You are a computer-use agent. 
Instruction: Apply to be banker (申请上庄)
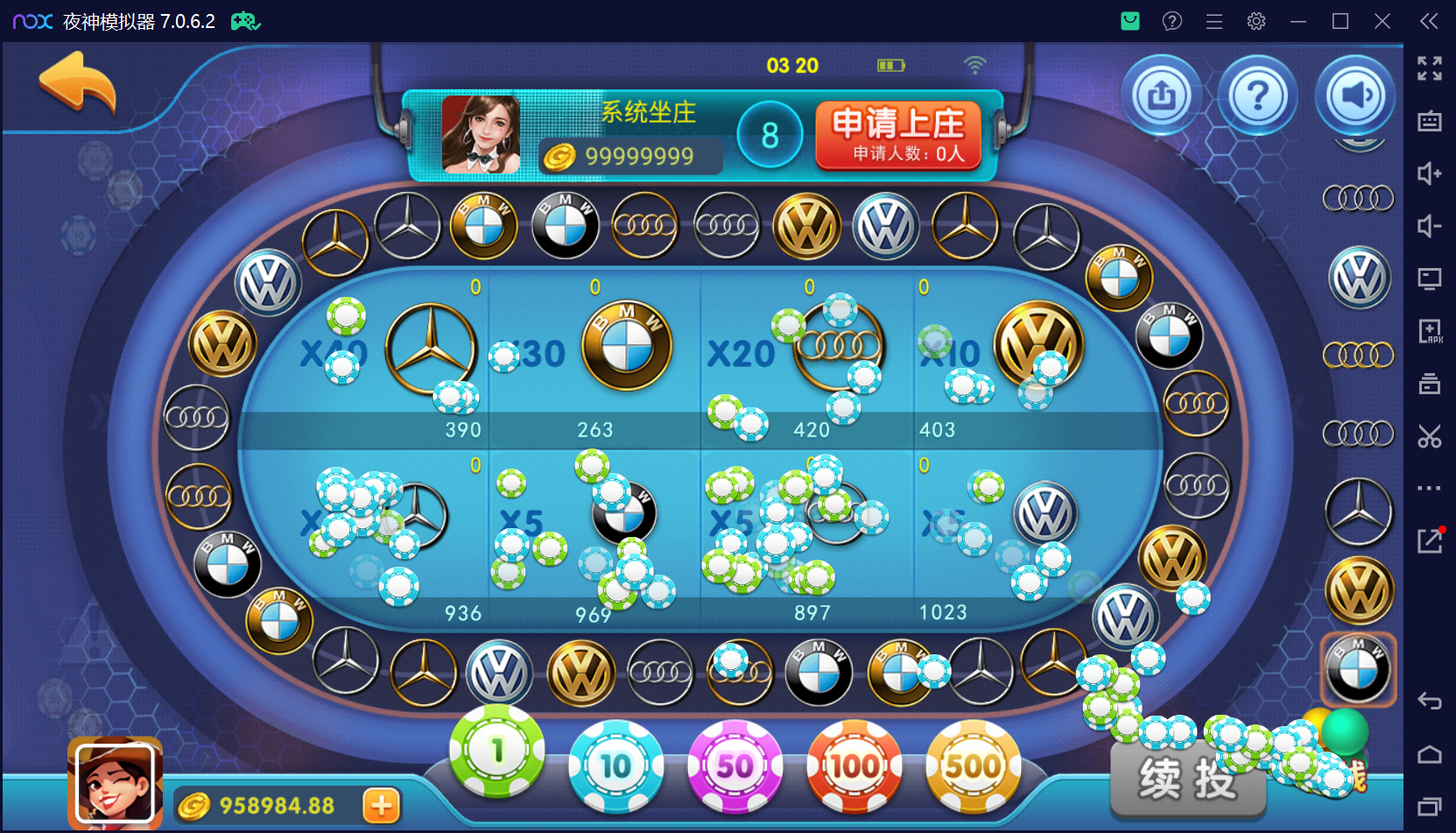point(898,135)
